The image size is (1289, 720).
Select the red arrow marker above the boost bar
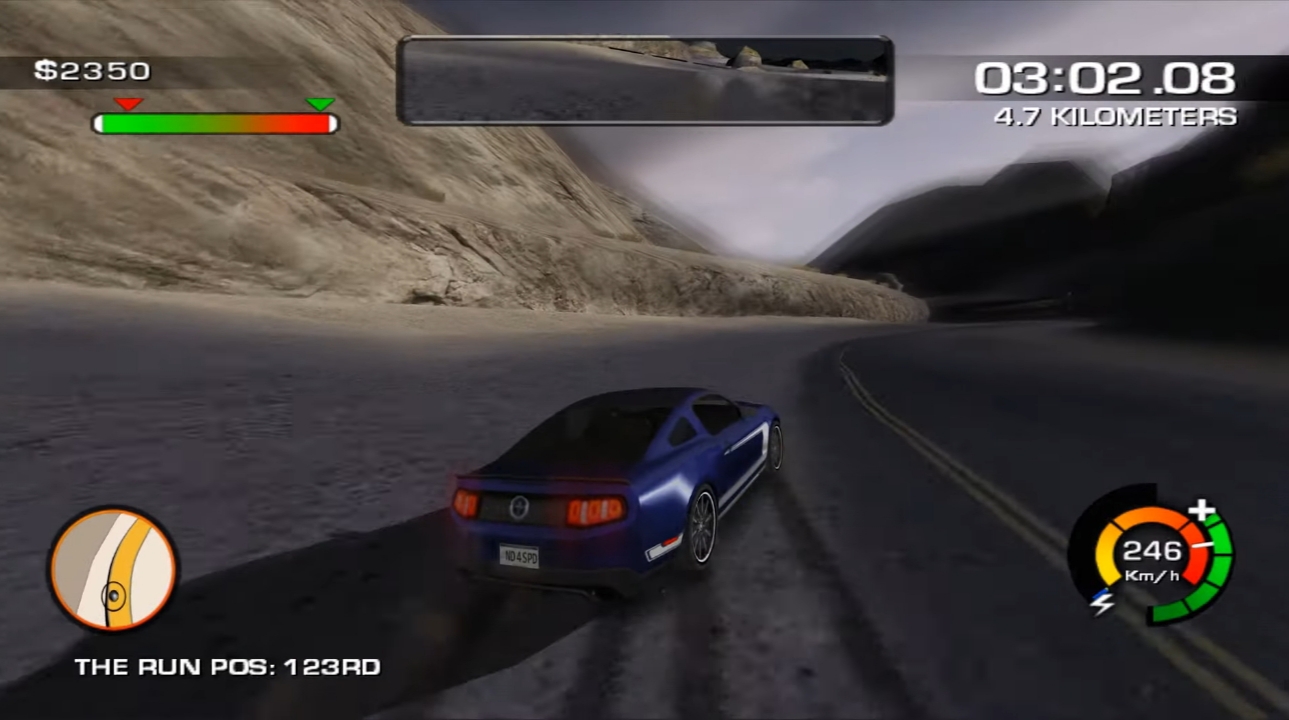click(x=127, y=104)
